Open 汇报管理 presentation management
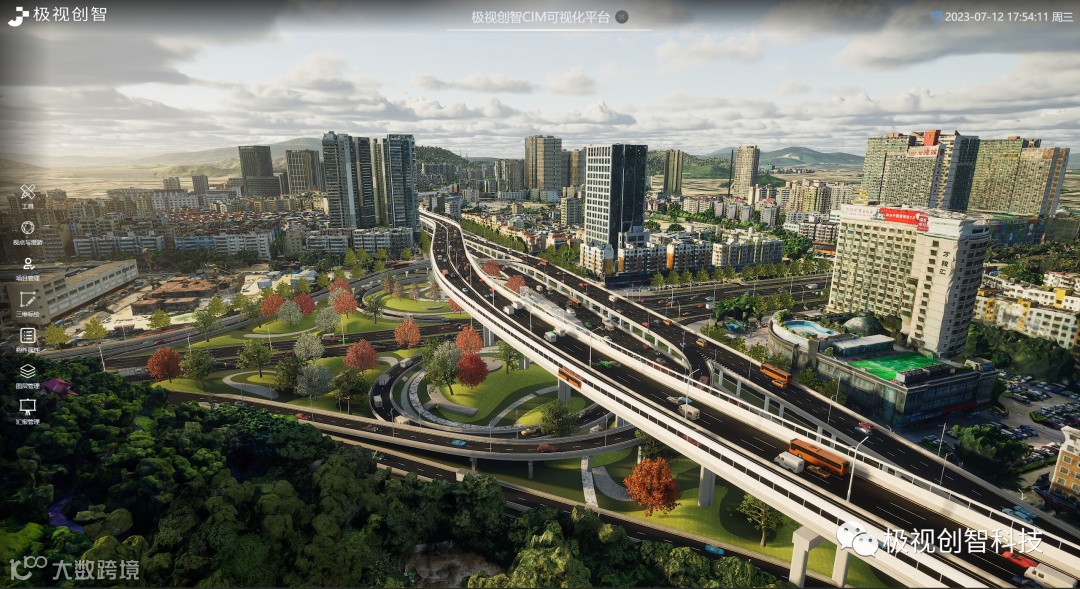The image size is (1080, 589). [x=28, y=407]
